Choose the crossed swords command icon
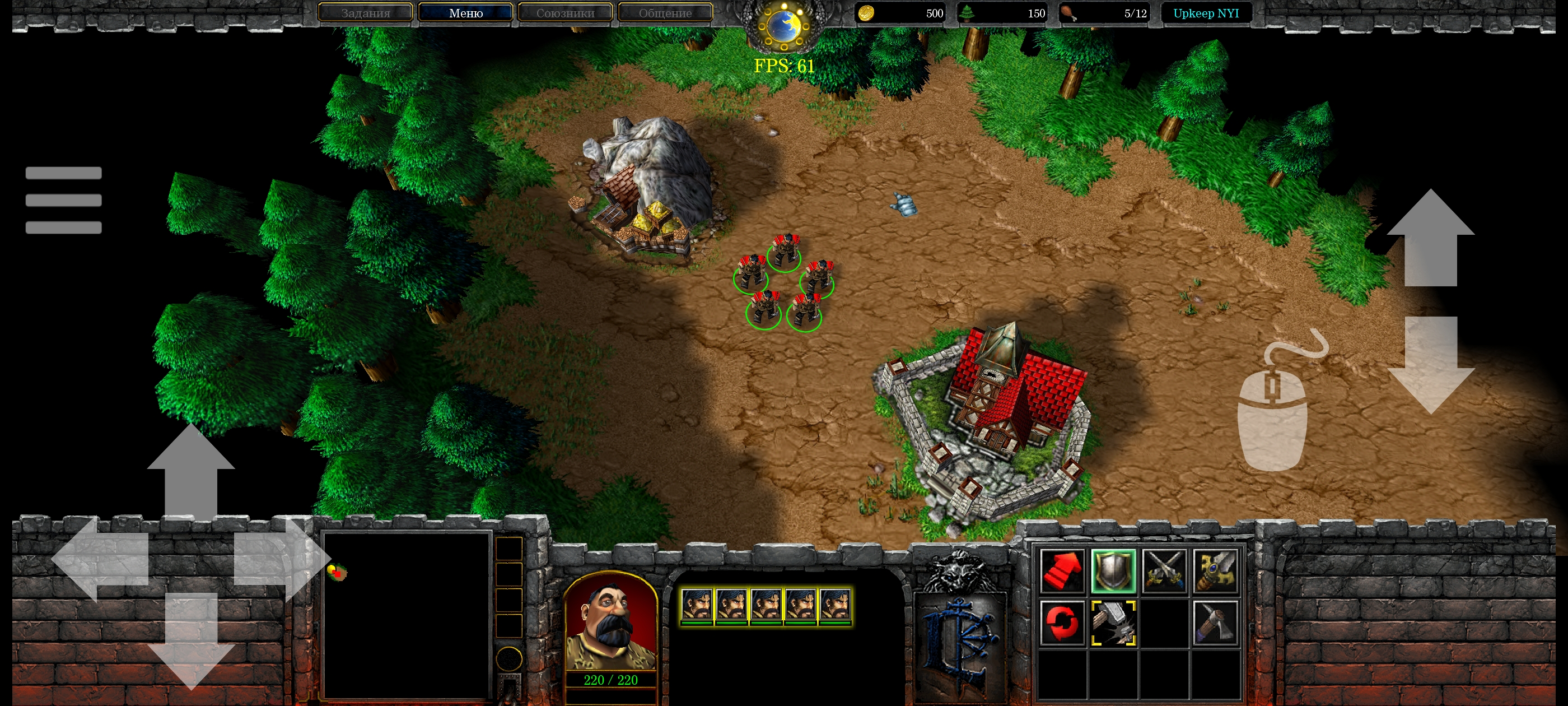The width and height of the screenshot is (1568, 706). (1164, 572)
